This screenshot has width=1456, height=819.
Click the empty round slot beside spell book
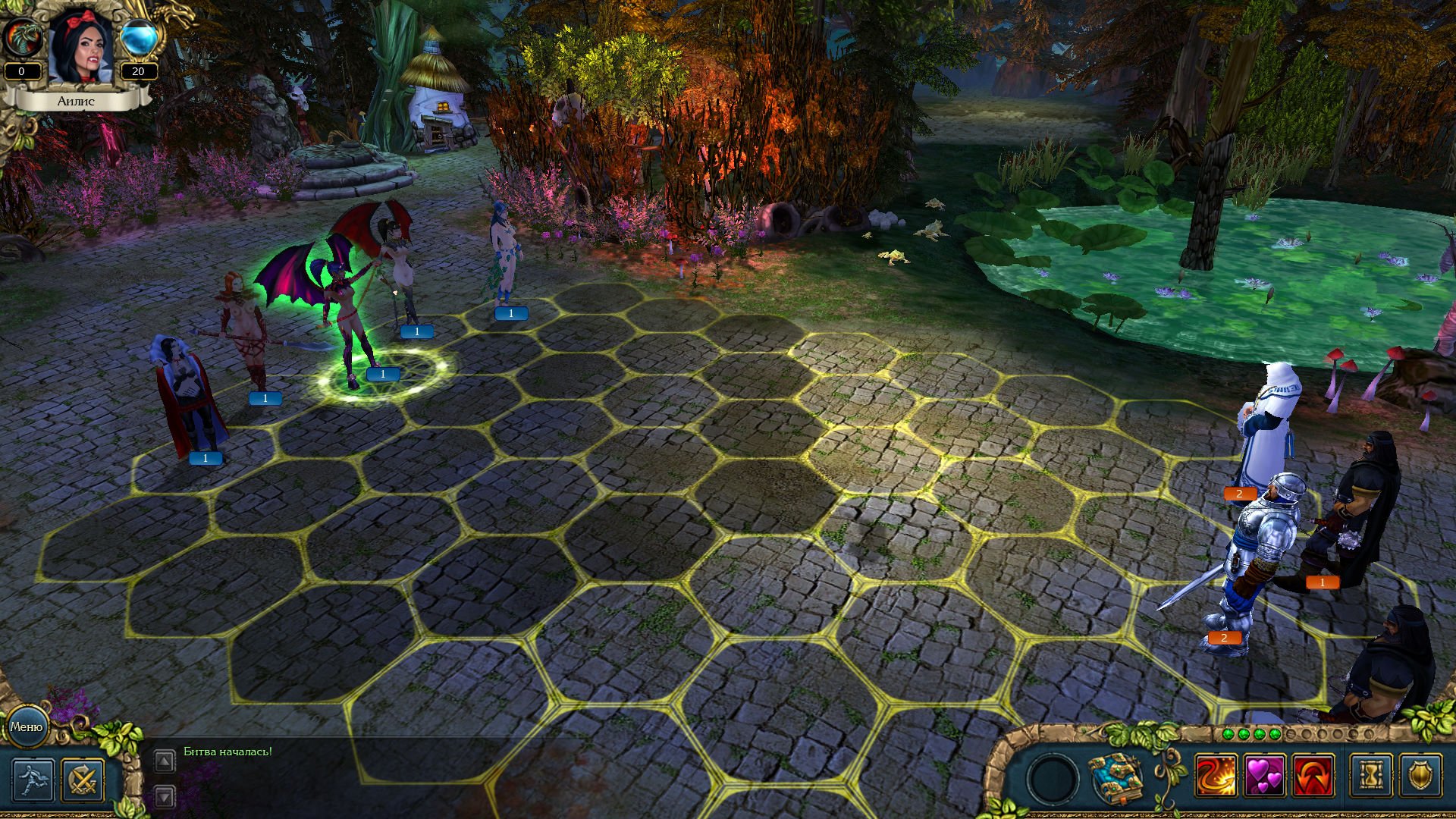coord(1053,778)
